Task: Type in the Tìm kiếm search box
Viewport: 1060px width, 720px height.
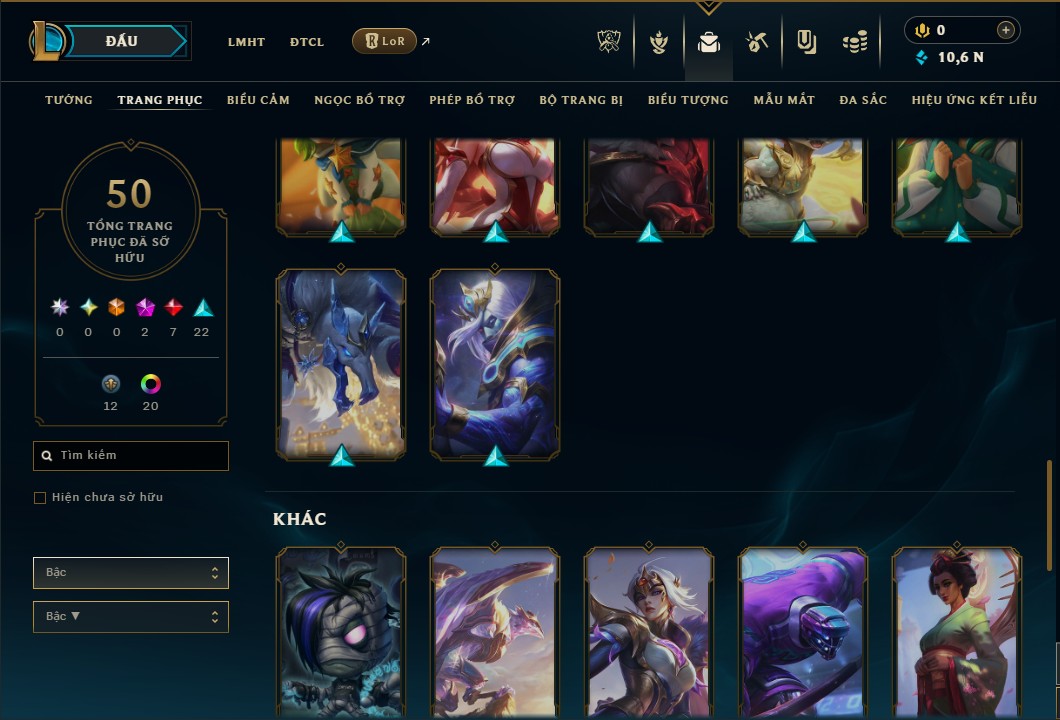Action: coord(140,456)
